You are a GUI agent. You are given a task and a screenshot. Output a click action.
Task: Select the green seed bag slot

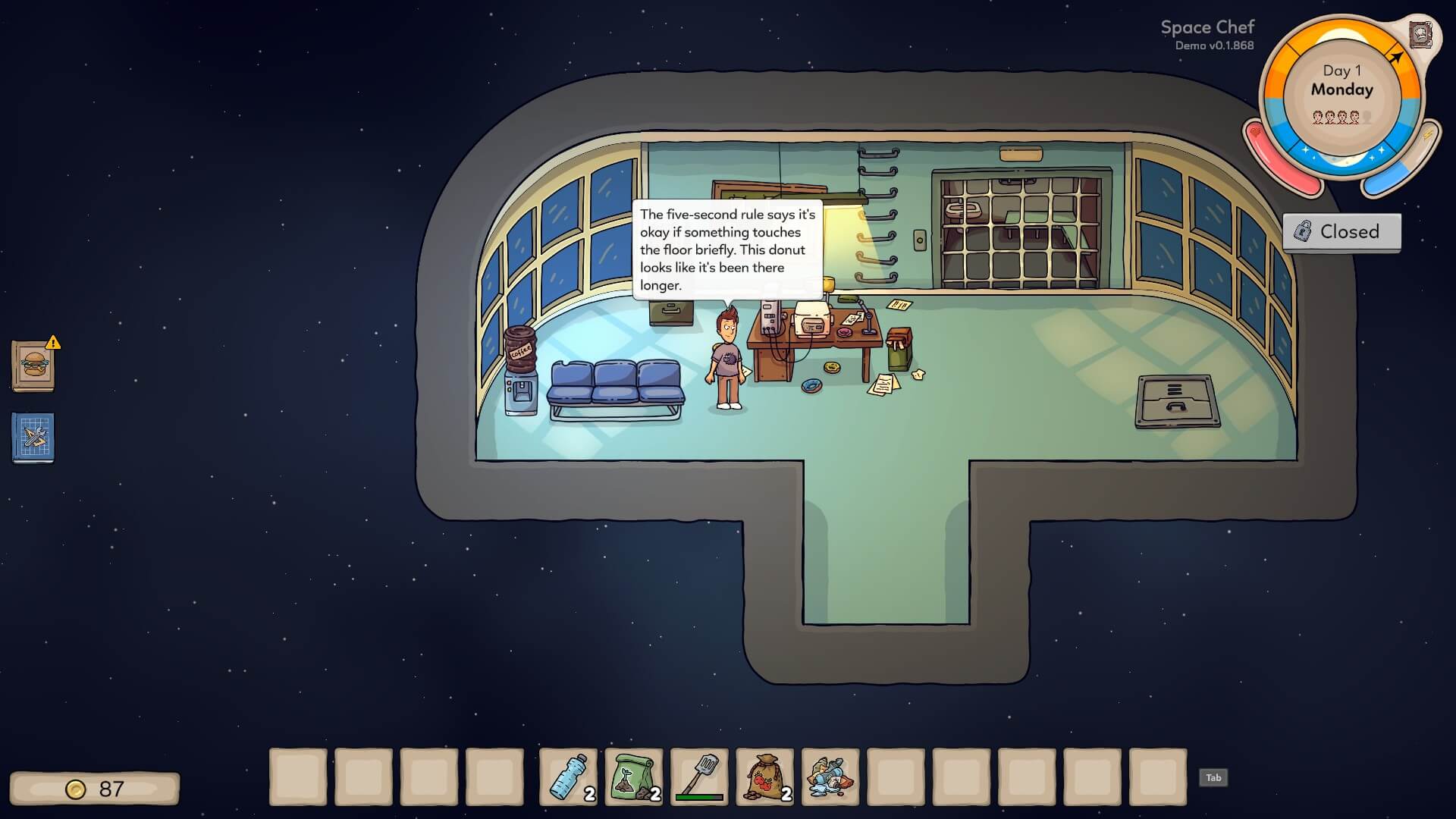[634, 777]
